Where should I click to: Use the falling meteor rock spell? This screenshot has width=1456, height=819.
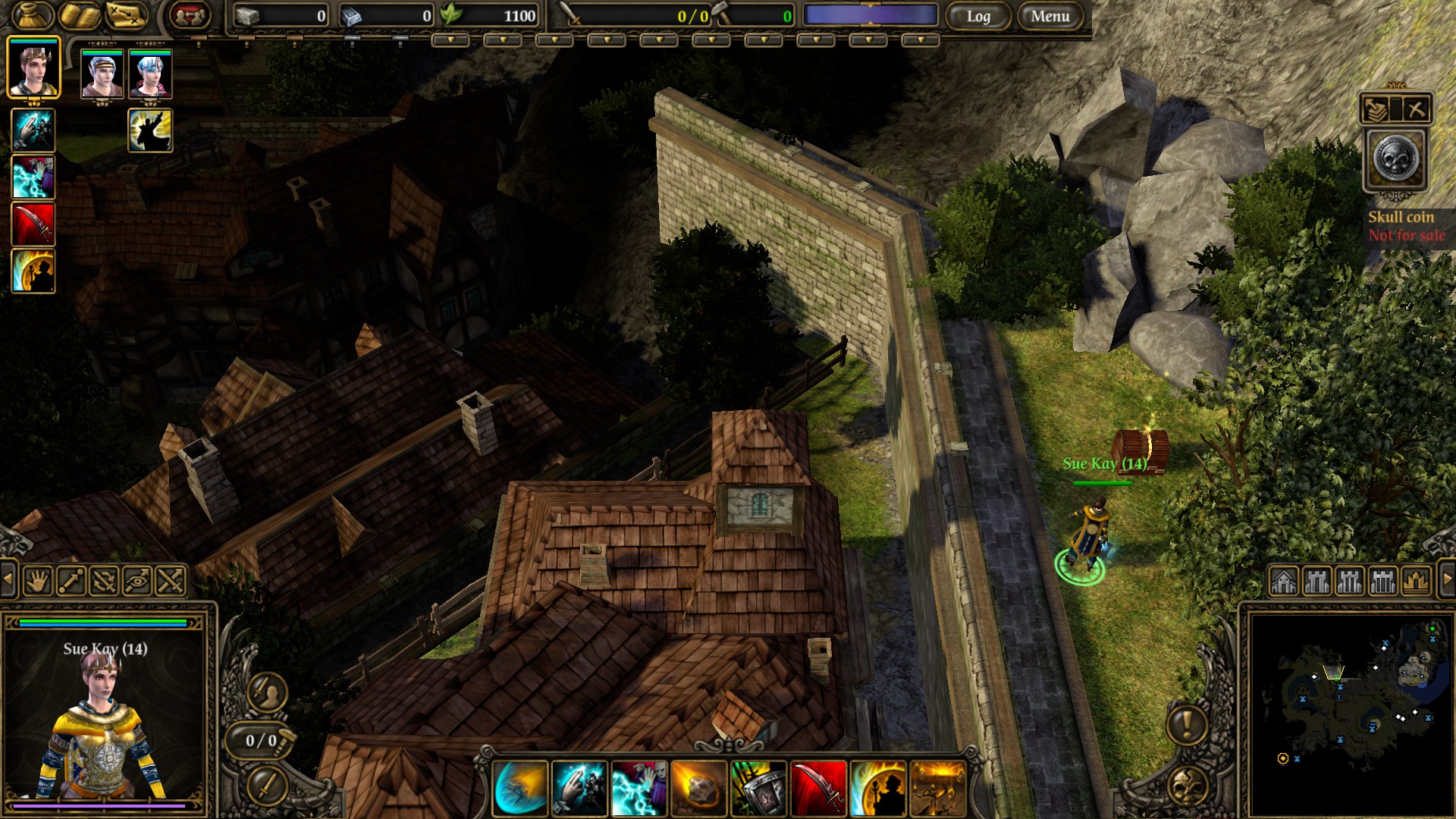[x=698, y=789]
